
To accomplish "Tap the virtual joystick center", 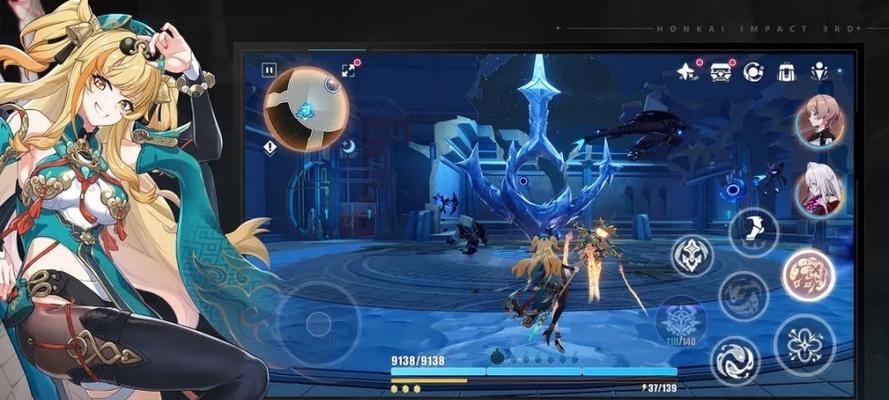I will 318,323.
